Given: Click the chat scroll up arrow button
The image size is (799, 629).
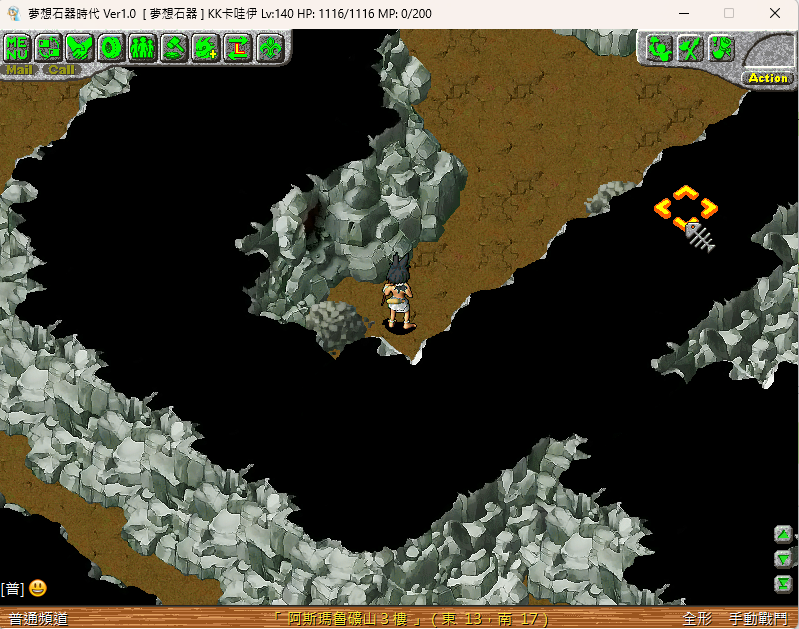Looking at the screenshot, I should [783, 535].
